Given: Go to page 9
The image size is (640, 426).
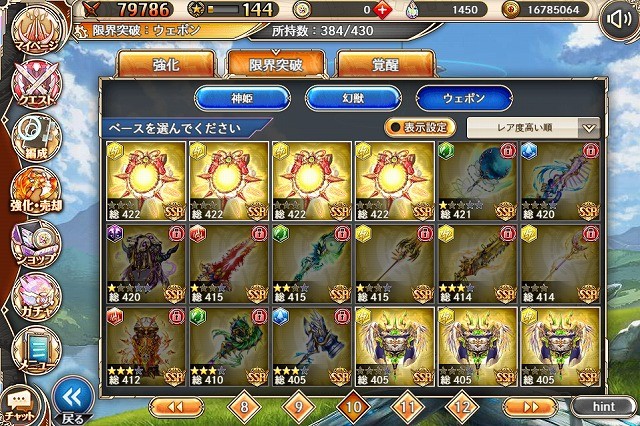Looking at the screenshot, I should pyautogui.click(x=297, y=407).
